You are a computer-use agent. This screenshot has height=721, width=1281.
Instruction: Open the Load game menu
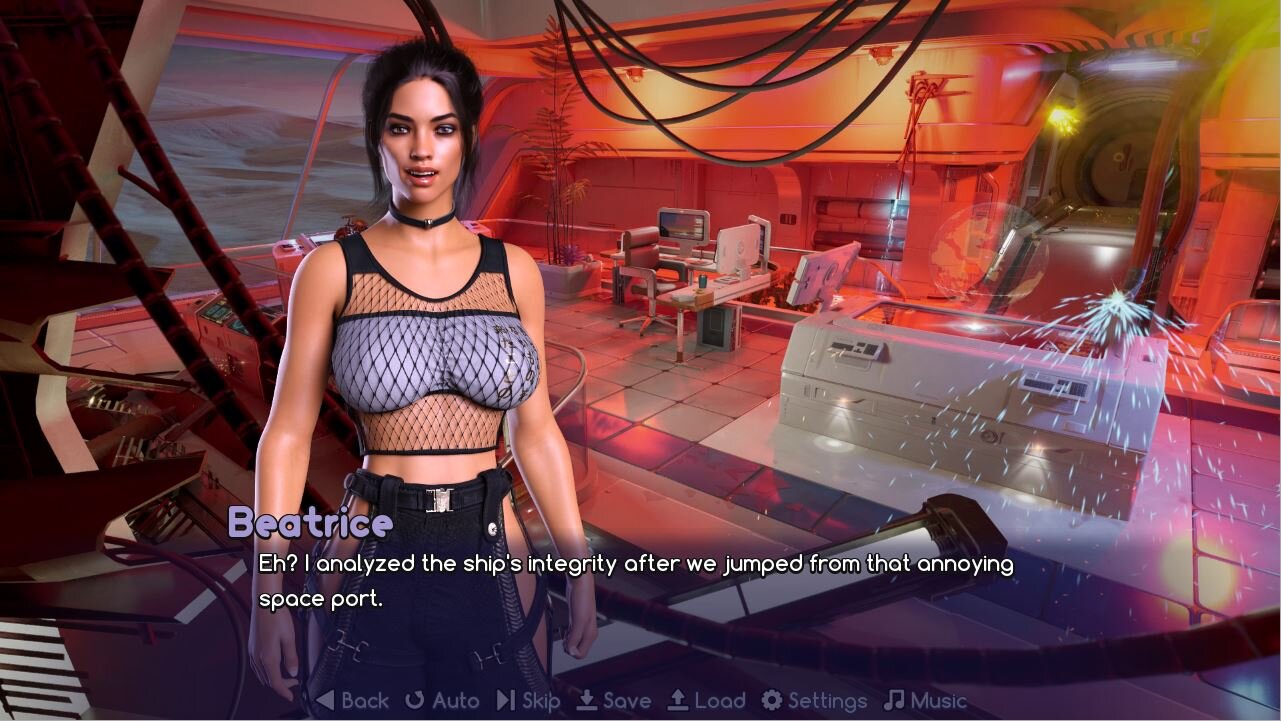tap(707, 701)
